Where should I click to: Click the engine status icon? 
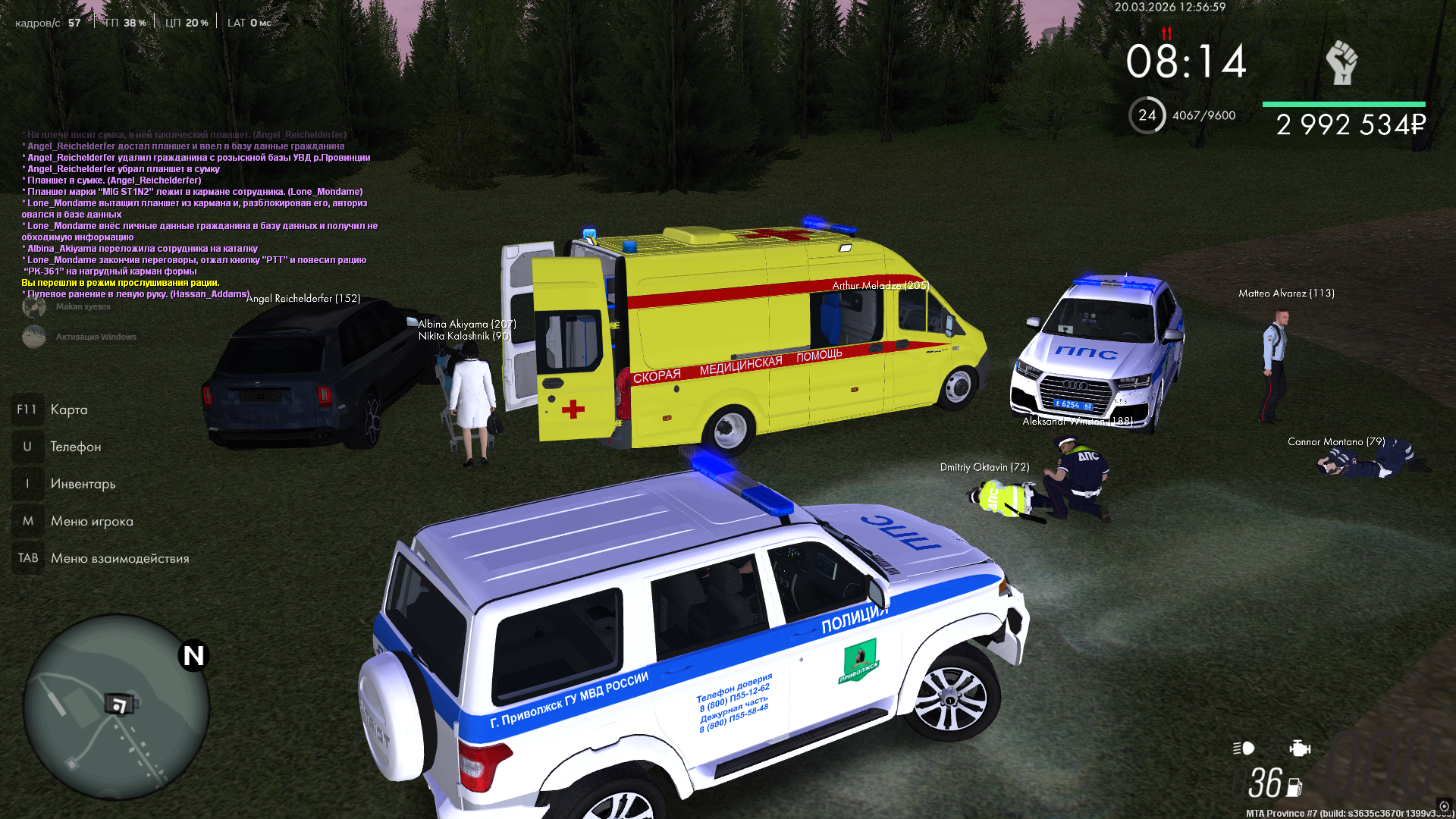coord(1299,748)
